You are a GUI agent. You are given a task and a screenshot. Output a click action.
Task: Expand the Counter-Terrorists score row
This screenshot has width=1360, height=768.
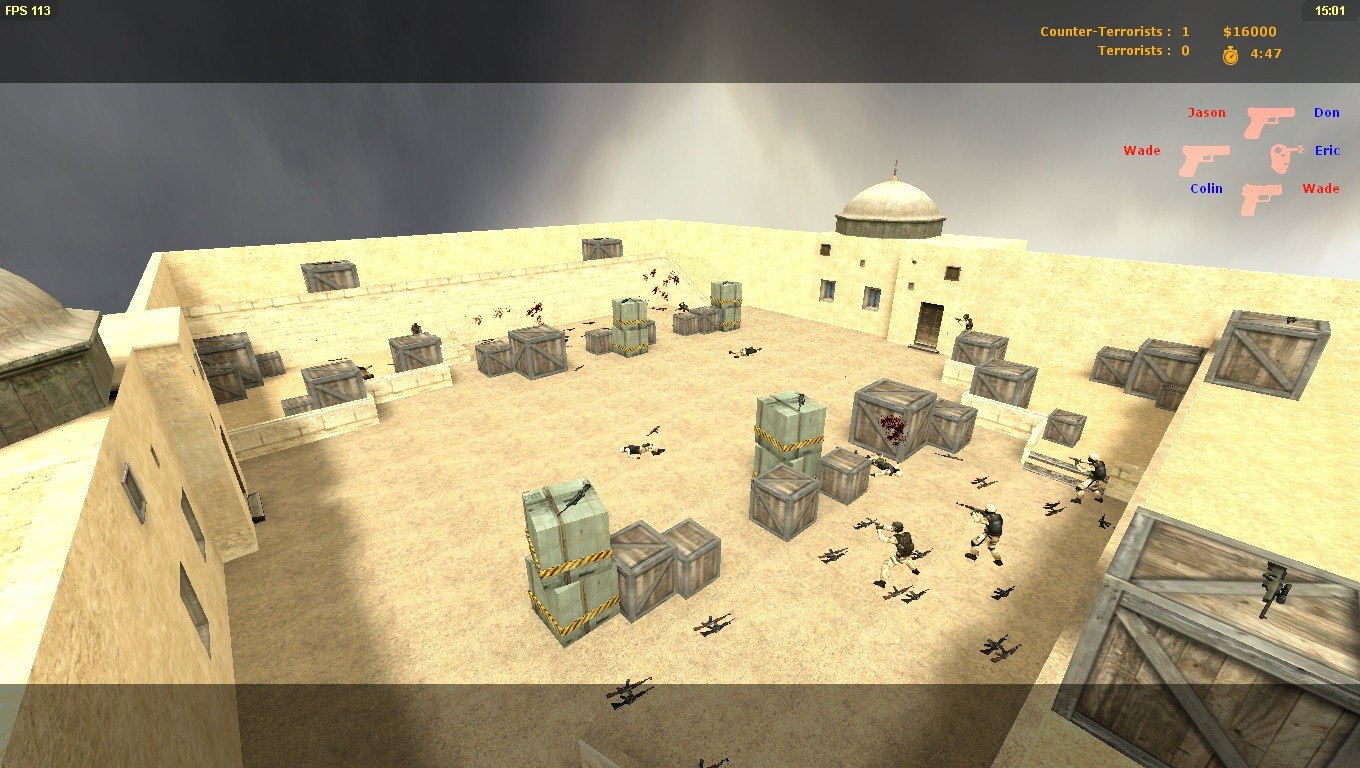click(1103, 31)
